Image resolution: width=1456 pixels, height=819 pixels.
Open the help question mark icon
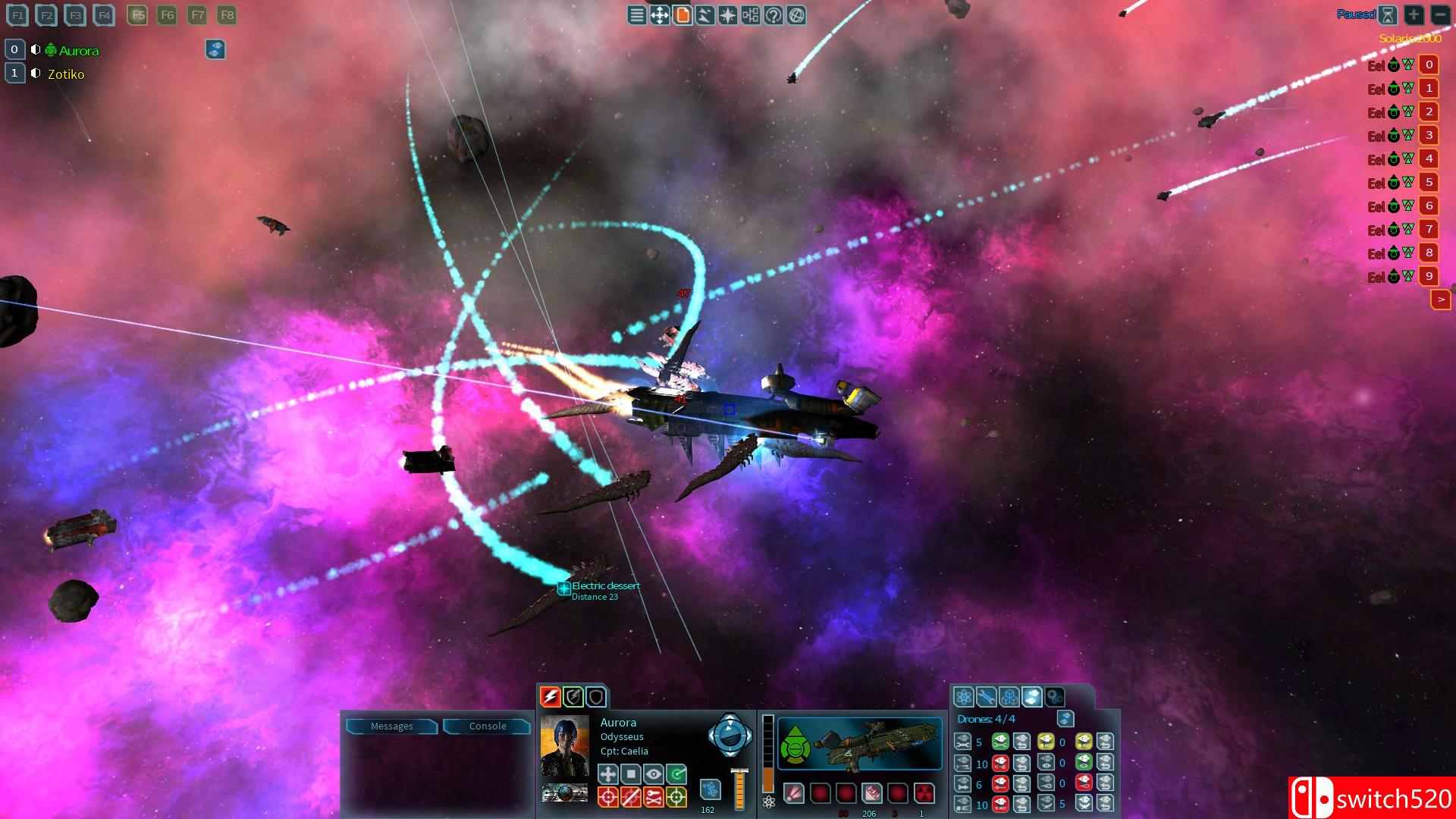click(x=773, y=15)
